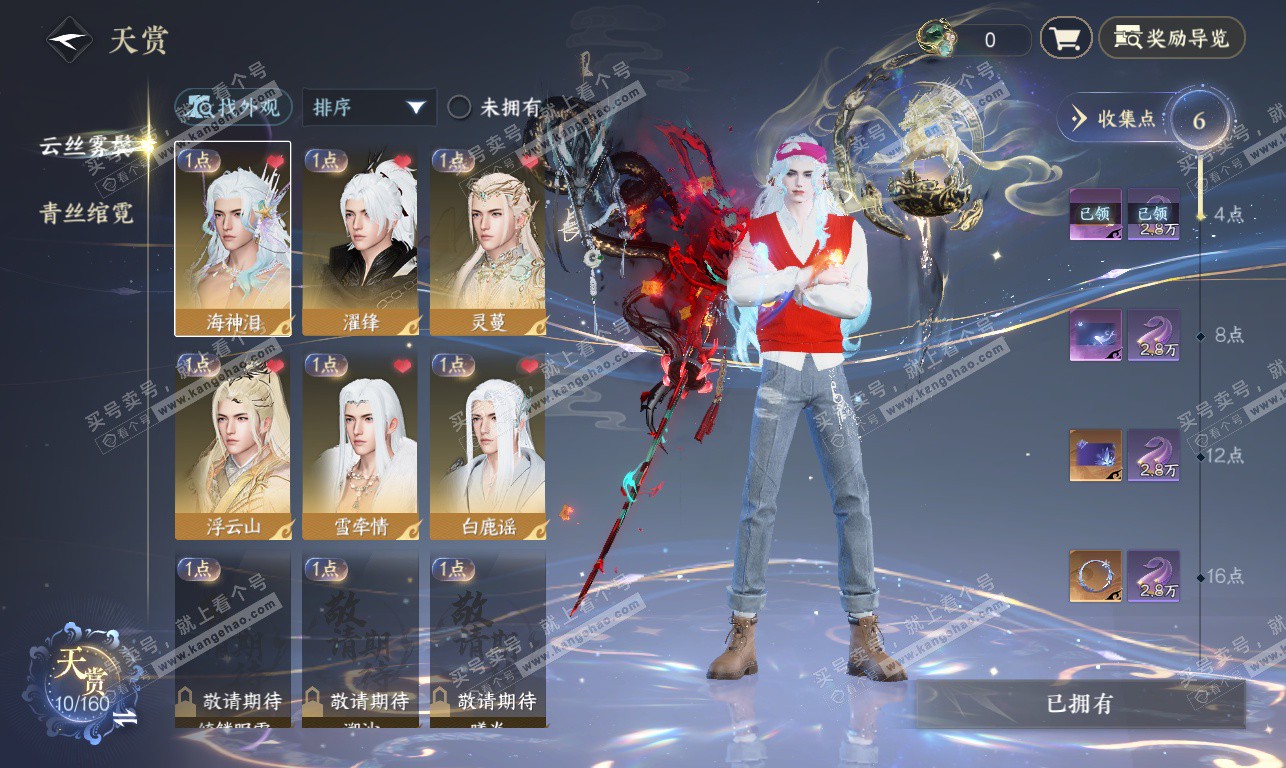Pick the 白鹿谣 hairstyle card

[x=488, y=444]
